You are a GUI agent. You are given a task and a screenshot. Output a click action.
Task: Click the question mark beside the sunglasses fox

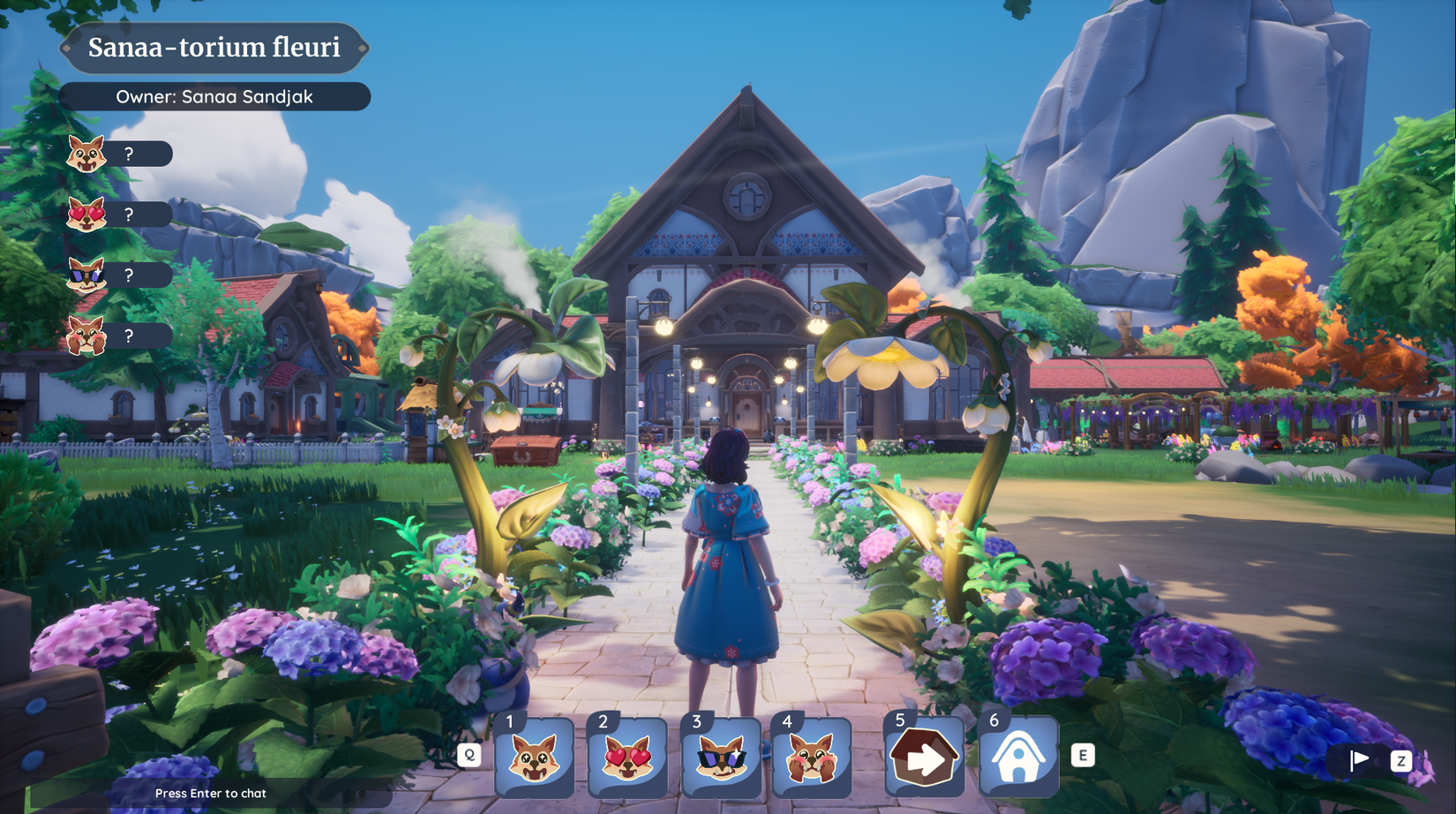131,275
